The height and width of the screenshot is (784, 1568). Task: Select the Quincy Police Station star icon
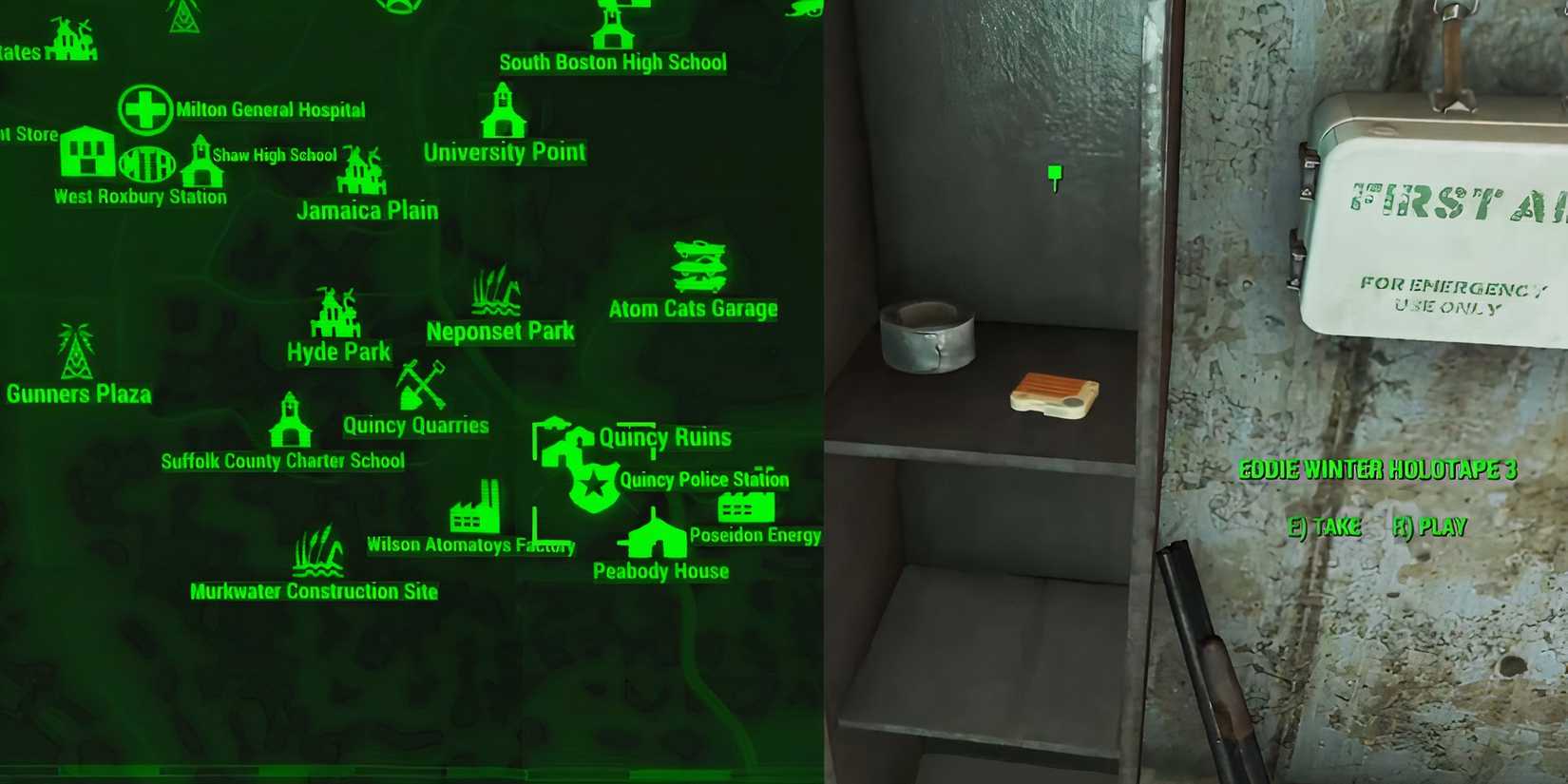click(592, 488)
